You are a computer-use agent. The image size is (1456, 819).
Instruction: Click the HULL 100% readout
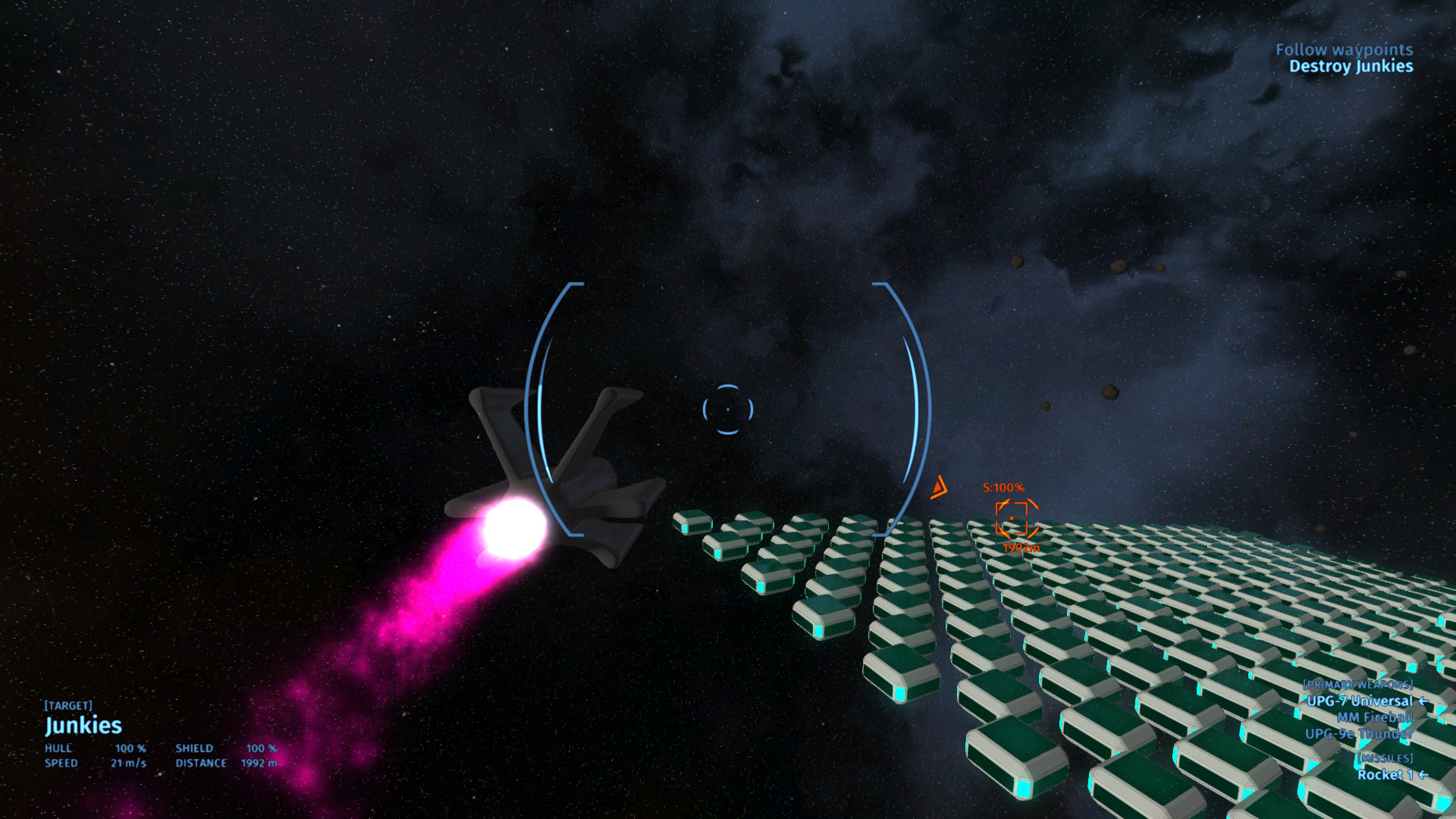click(95, 748)
